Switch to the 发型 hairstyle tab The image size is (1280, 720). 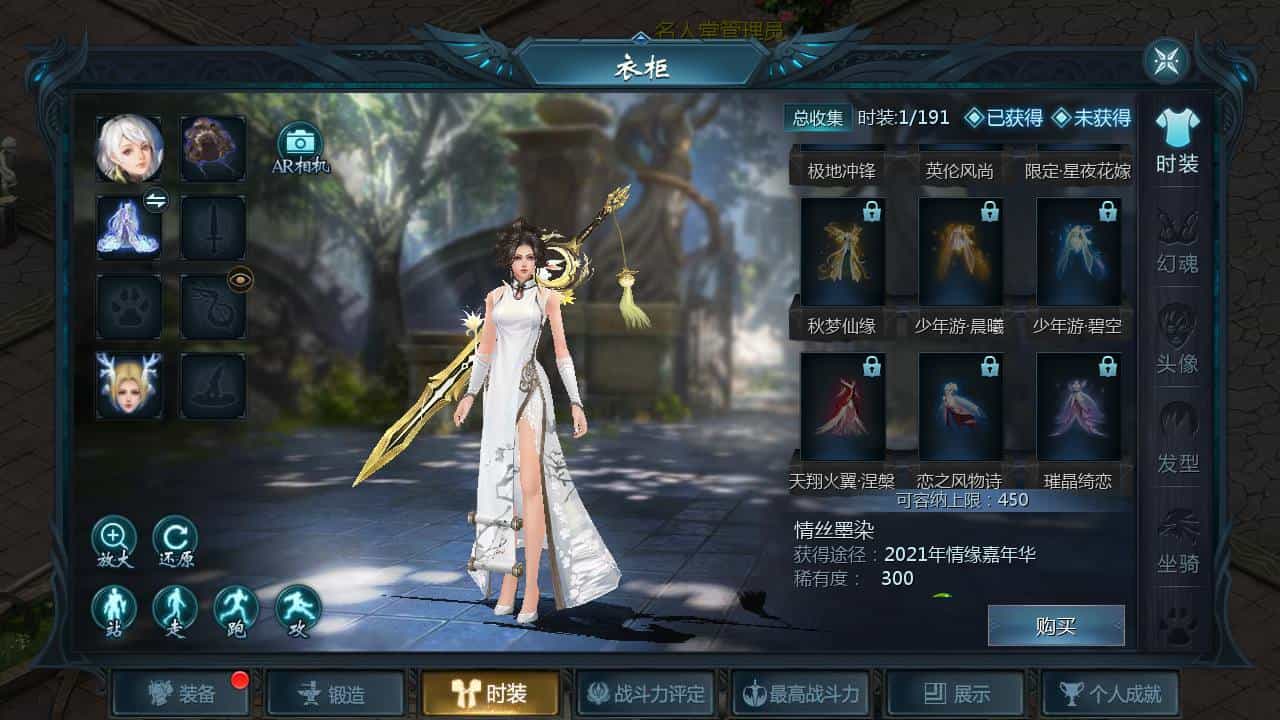tap(1177, 440)
